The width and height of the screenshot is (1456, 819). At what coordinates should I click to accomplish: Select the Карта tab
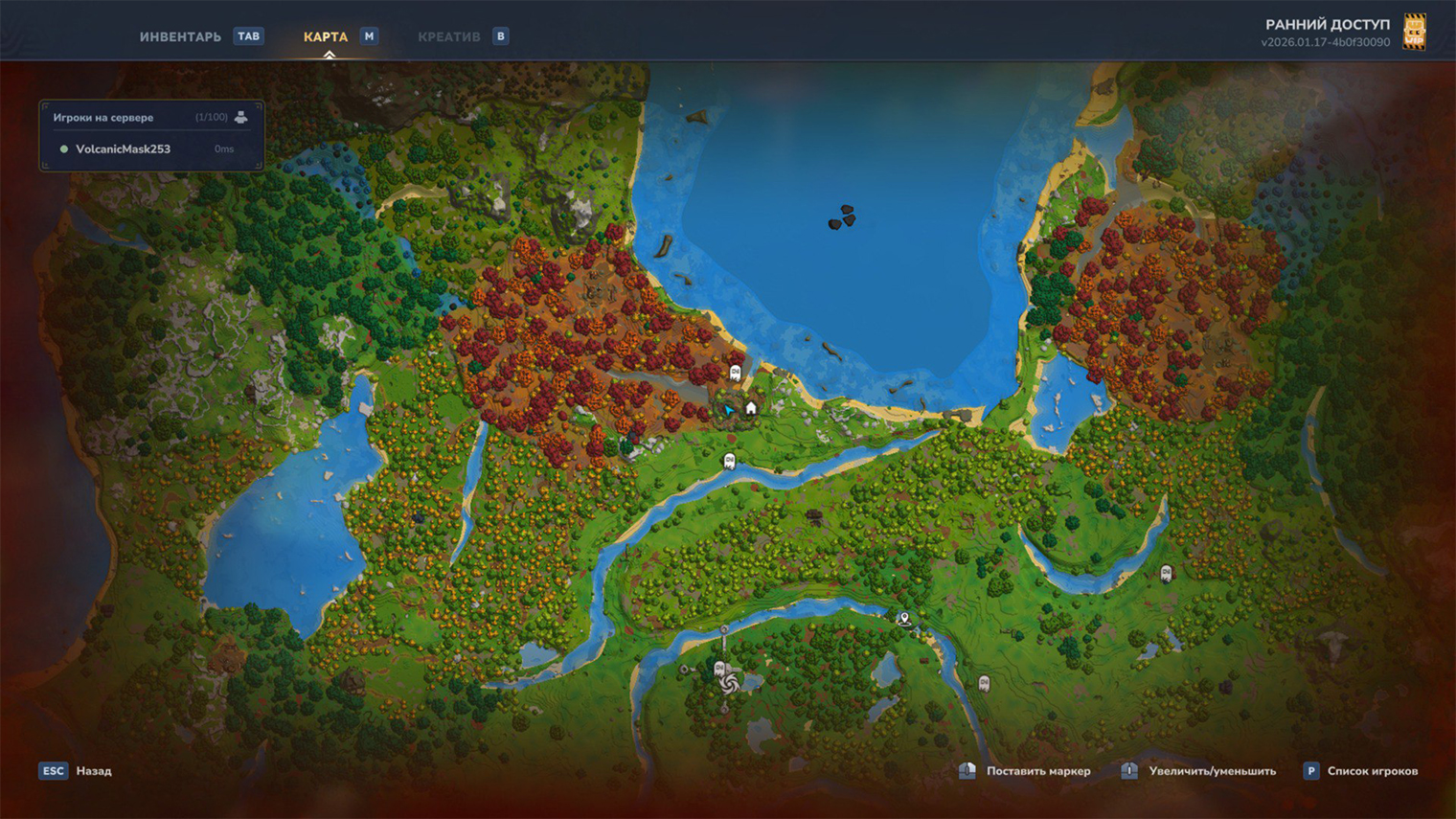pyautogui.click(x=326, y=36)
